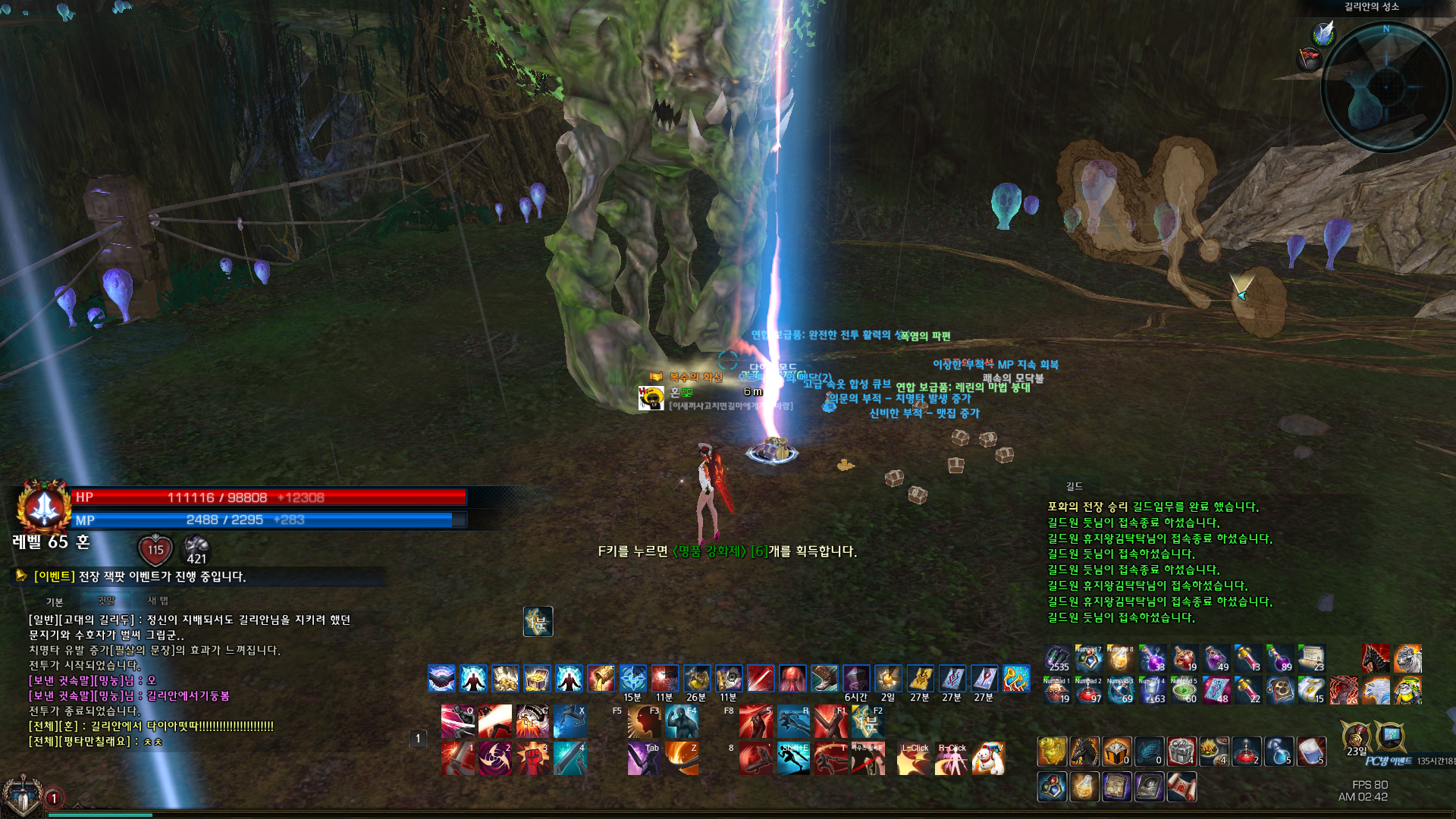This screenshot has height=819, width=1456.
Task: Switch to the 귓말 whisper chat tab
Action: pos(106,601)
